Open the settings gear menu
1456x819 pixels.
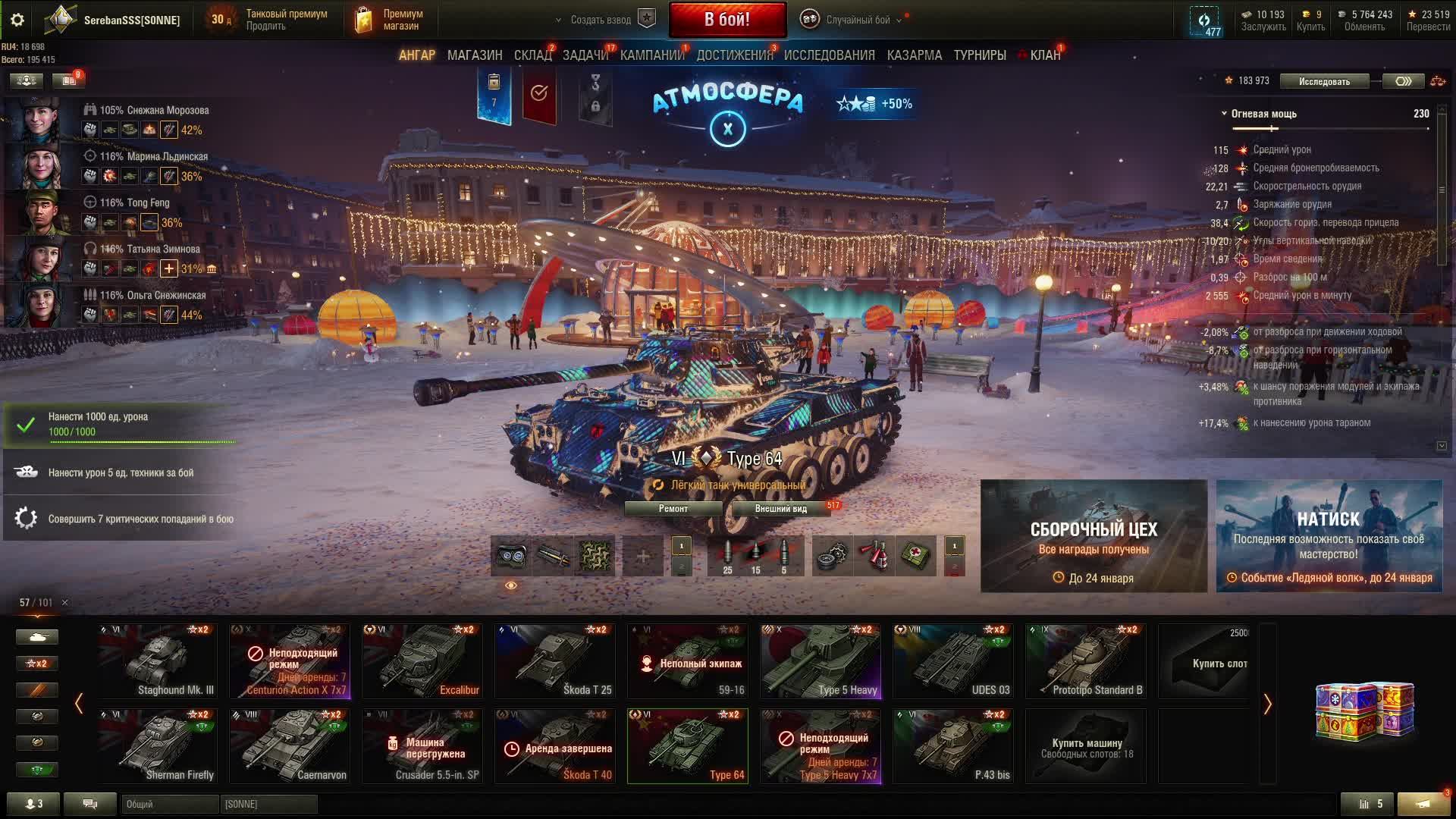[17, 20]
